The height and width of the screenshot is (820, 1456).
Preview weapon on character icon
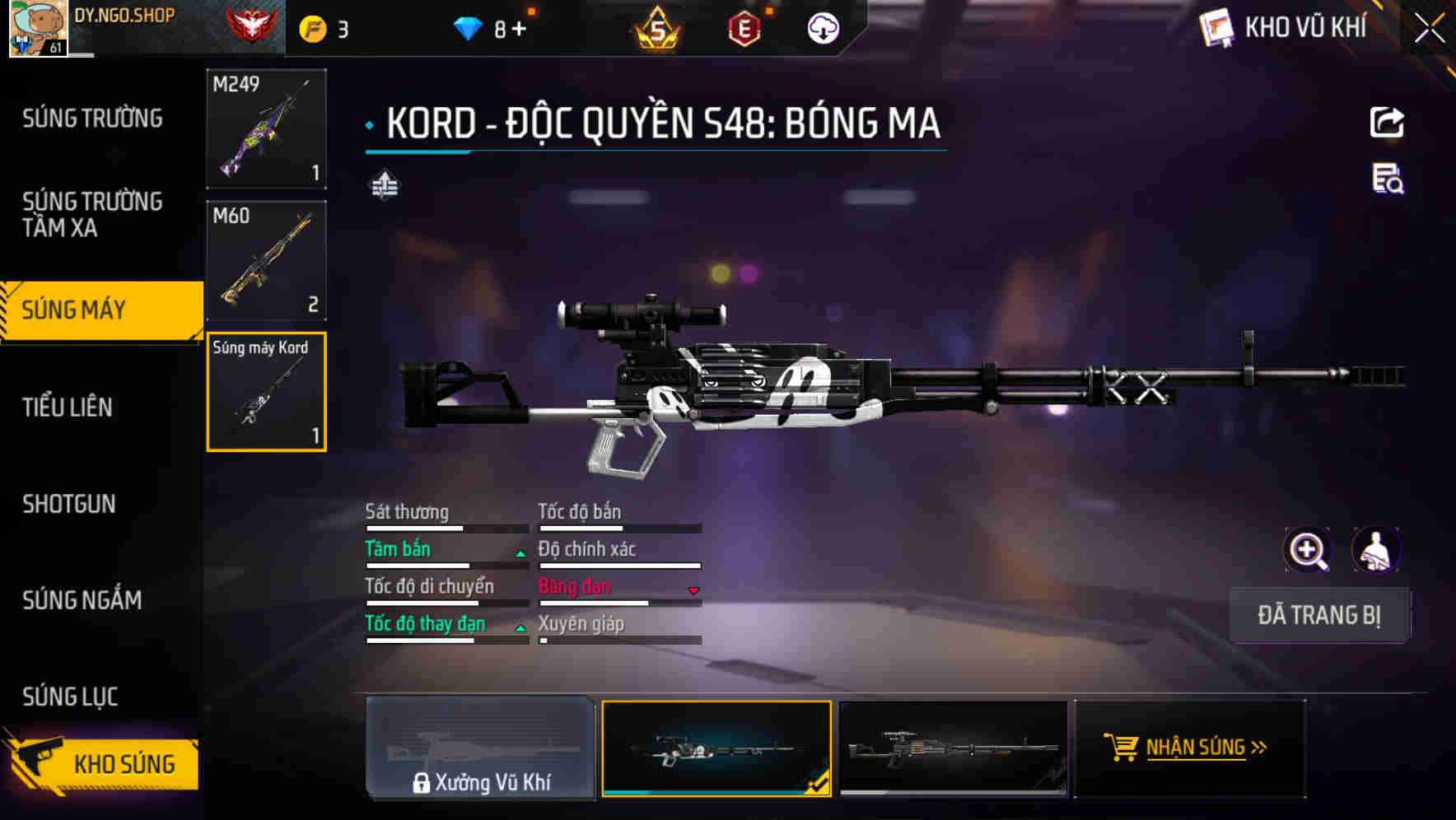1375,550
